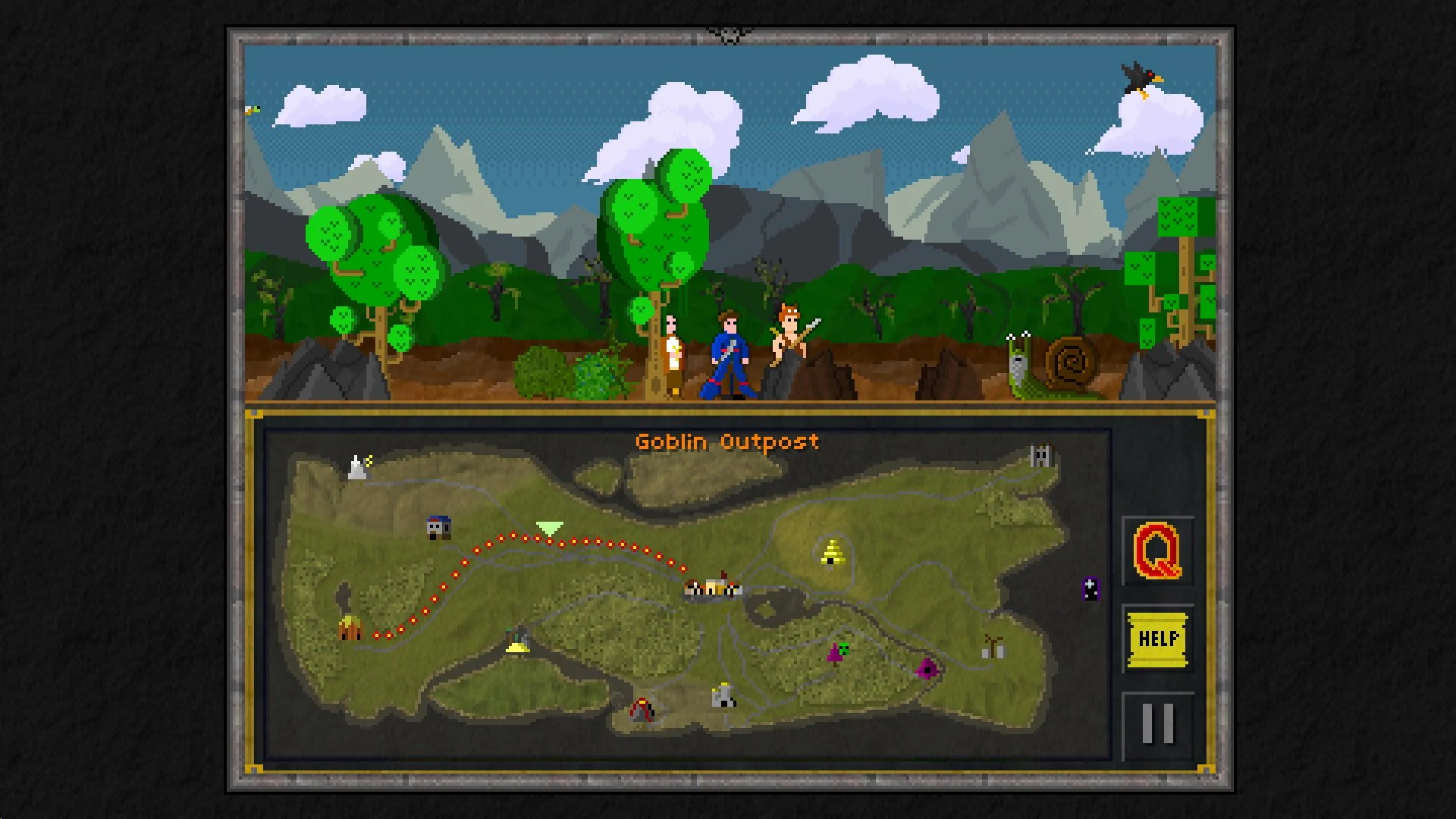Click the castle icon in the map's top-right corner
This screenshot has height=819, width=1456.
pyautogui.click(x=1040, y=453)
